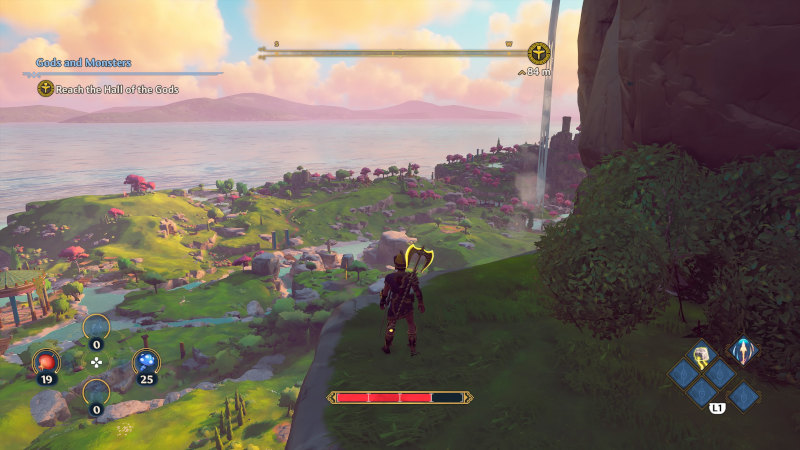The image size is (800, 450).
Task: Trigger the upward arrow wings ability
Action: 743,349
